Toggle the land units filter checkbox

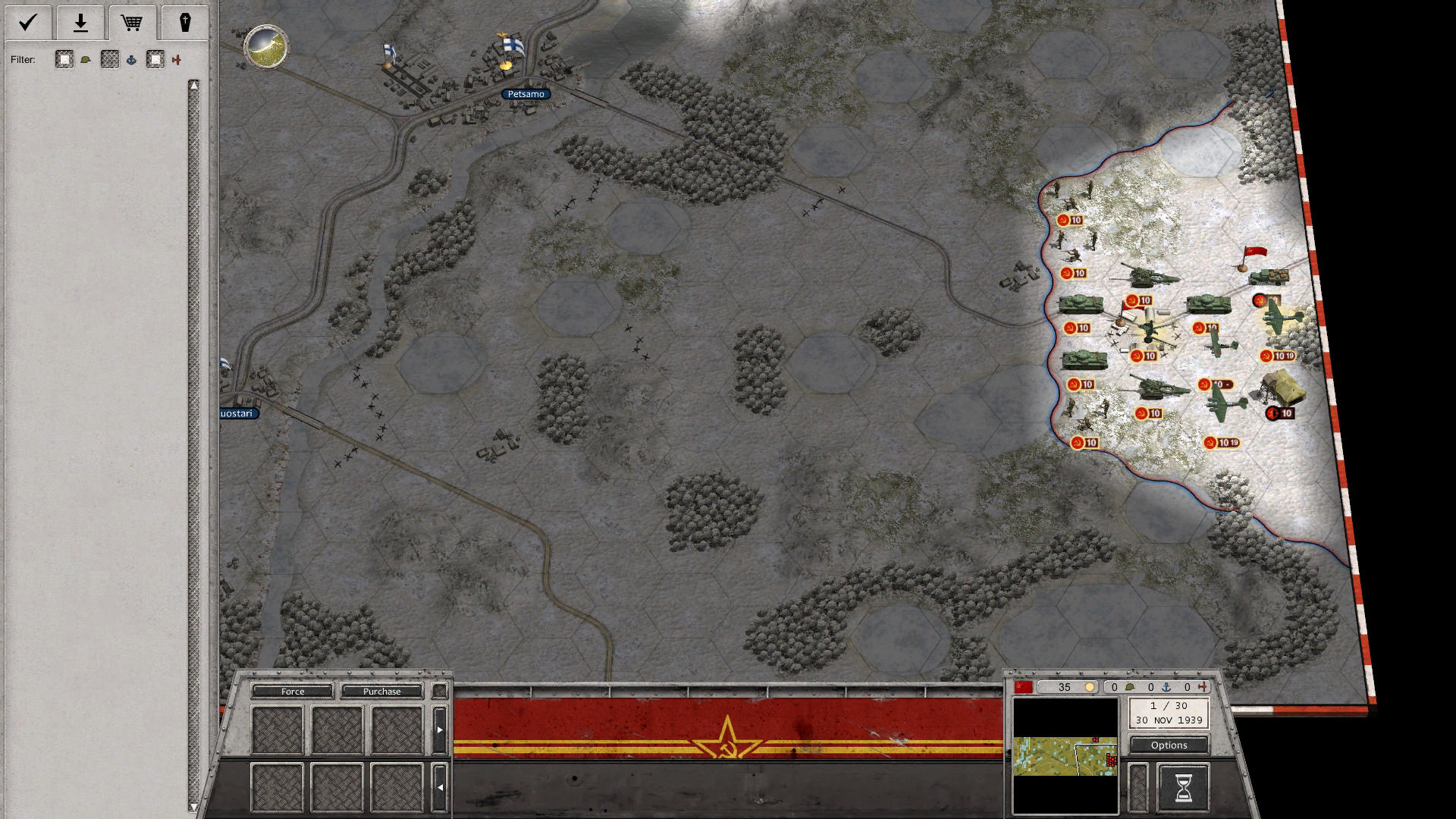64,59
